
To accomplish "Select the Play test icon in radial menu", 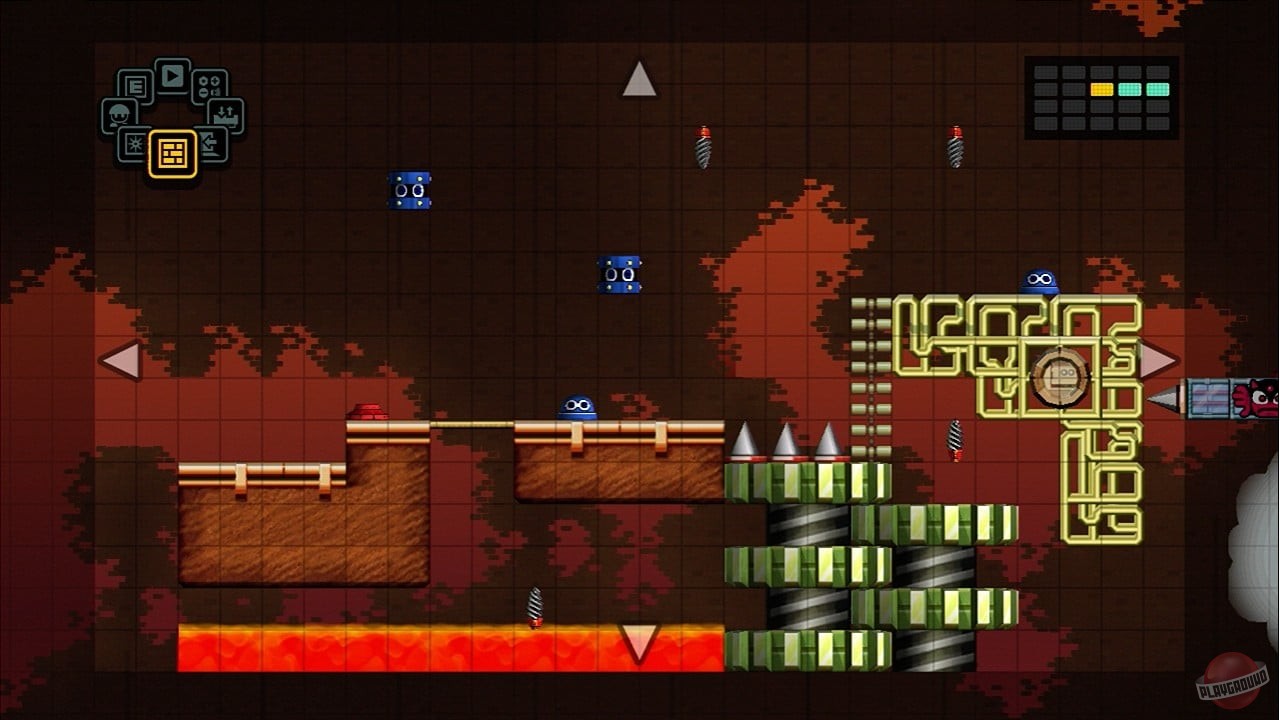I will pos(172,75).
